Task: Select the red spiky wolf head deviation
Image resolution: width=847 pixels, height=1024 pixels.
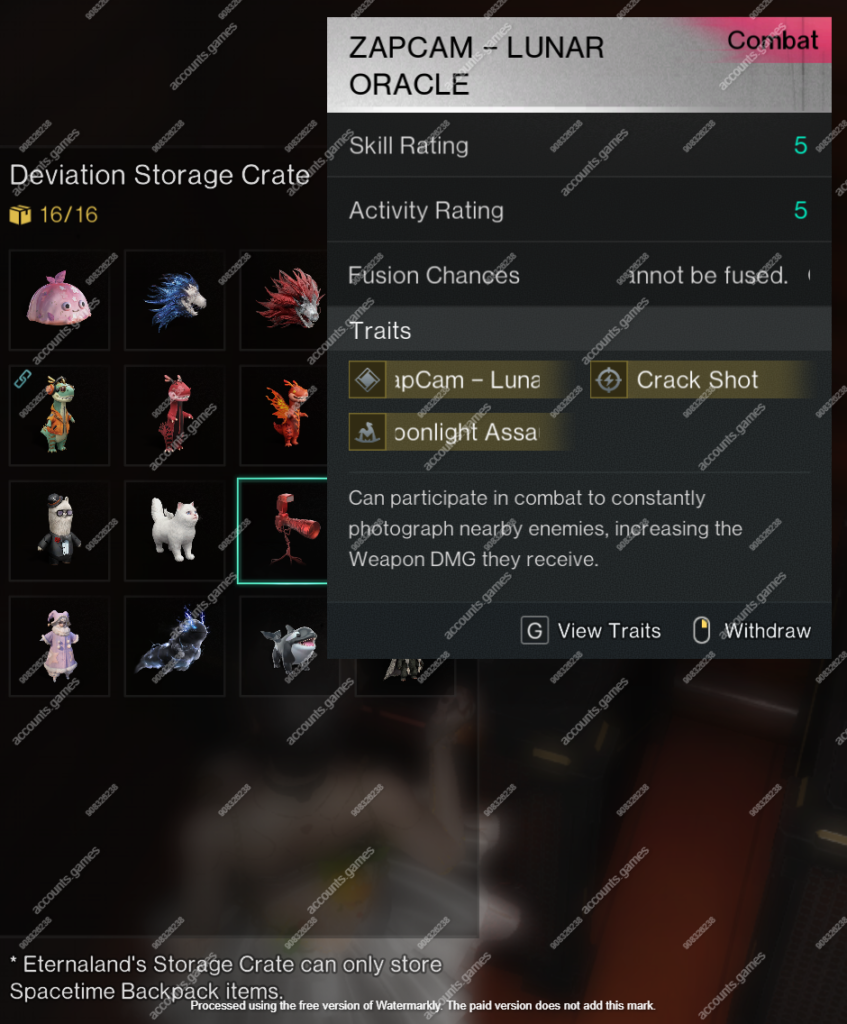Action: click(x=289, y=300)
